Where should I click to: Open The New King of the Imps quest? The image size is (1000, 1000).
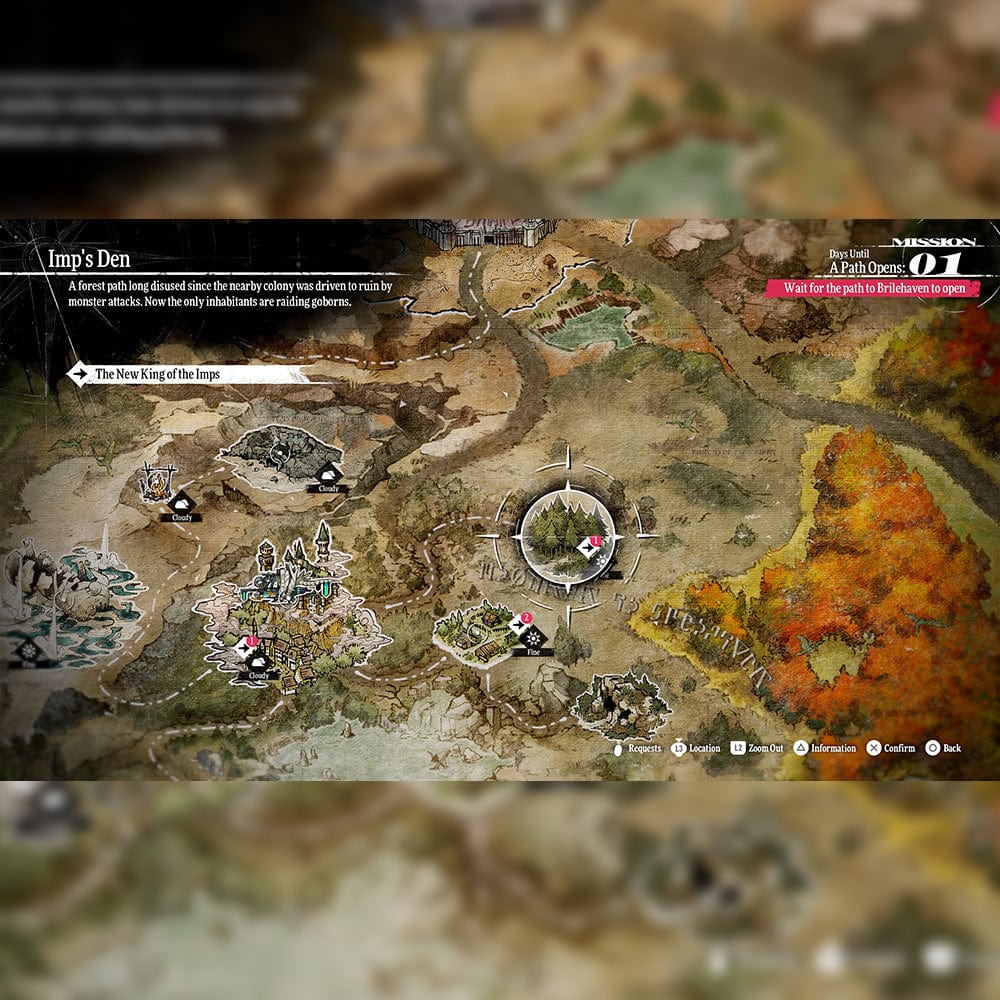coord(185,375)
